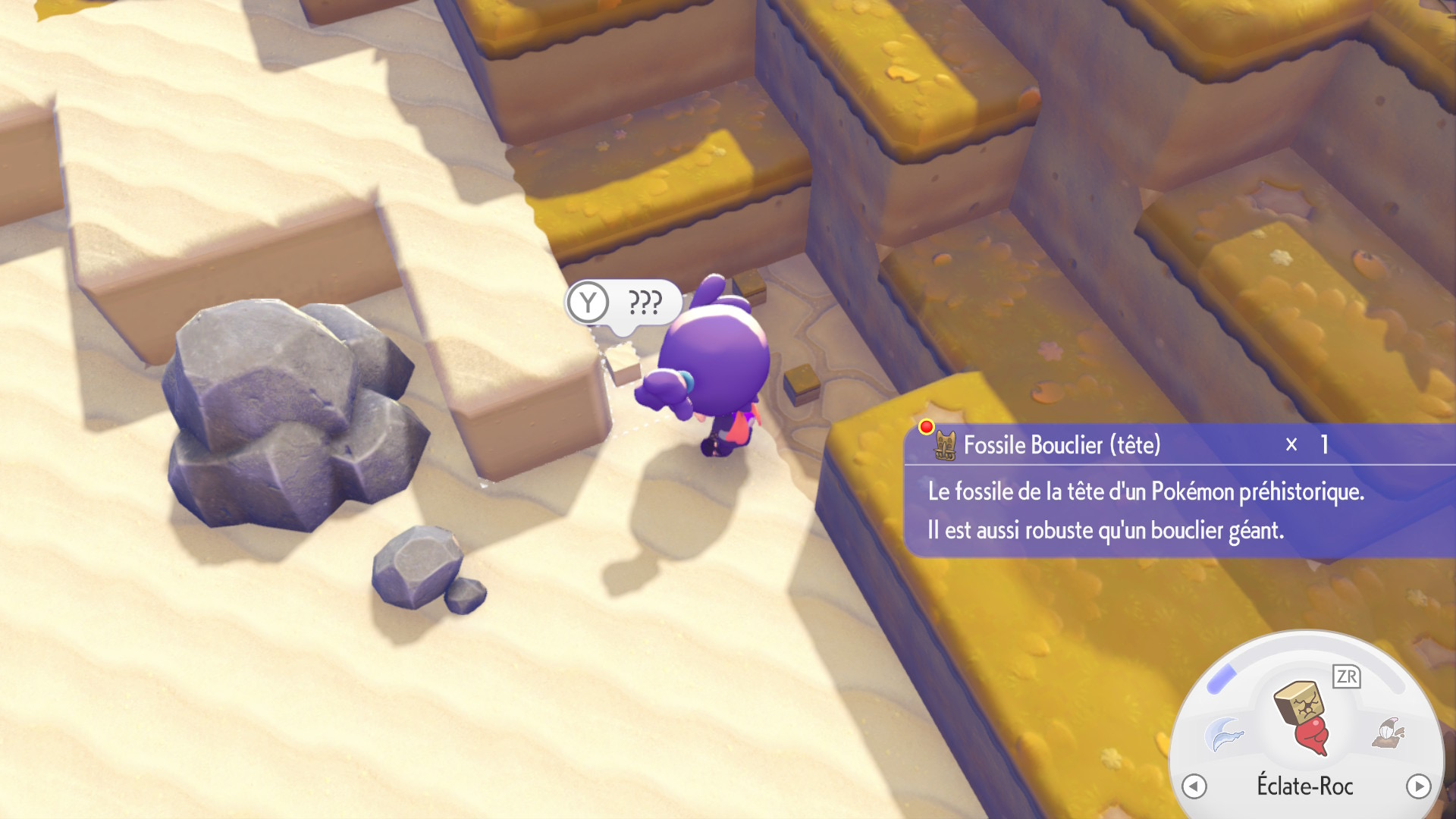Choose the claw digging move icon
Viewport: 1456px width, 819px height.
(x=1388, y=733)
